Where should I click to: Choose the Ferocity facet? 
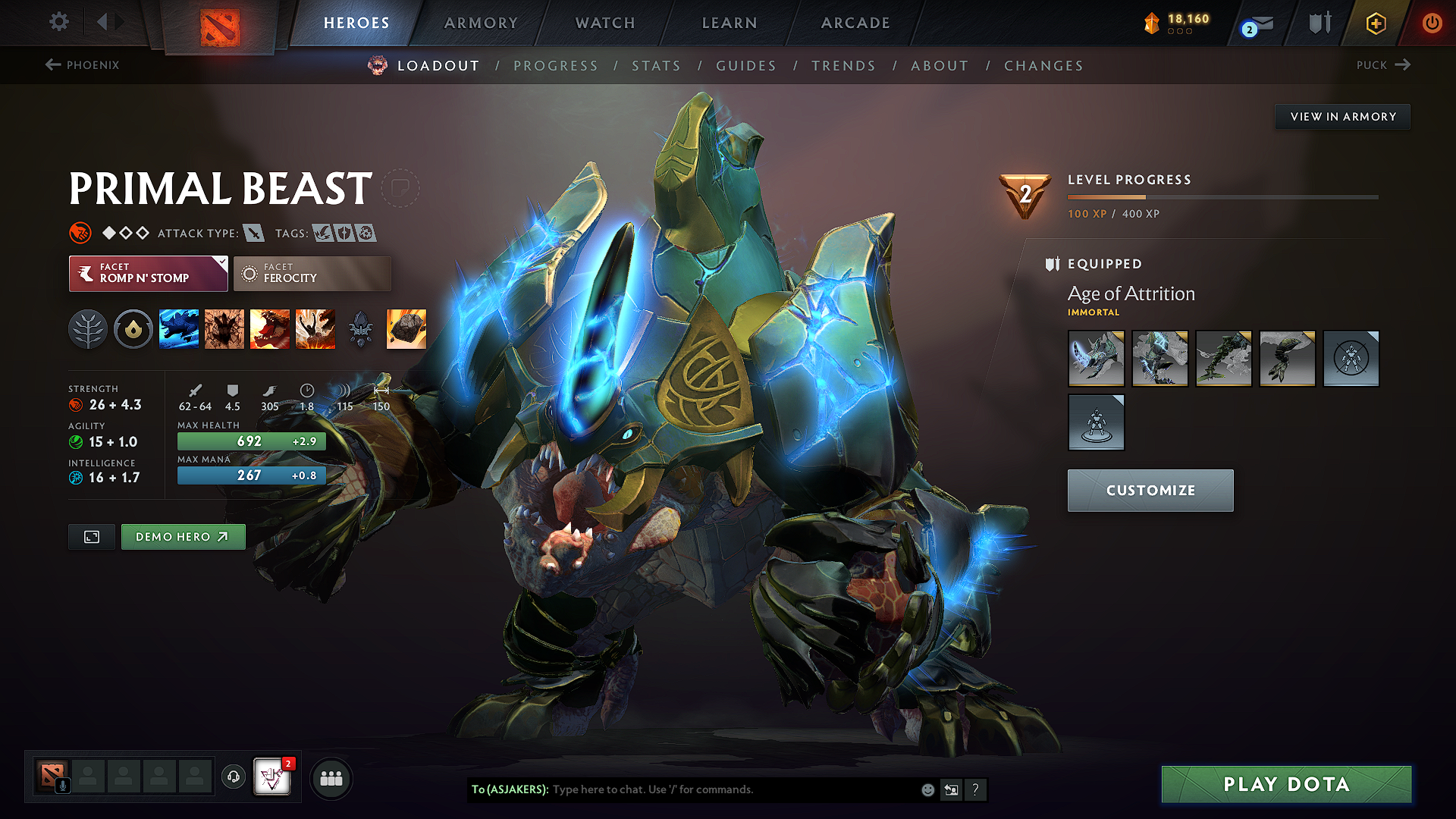[312, 273]
